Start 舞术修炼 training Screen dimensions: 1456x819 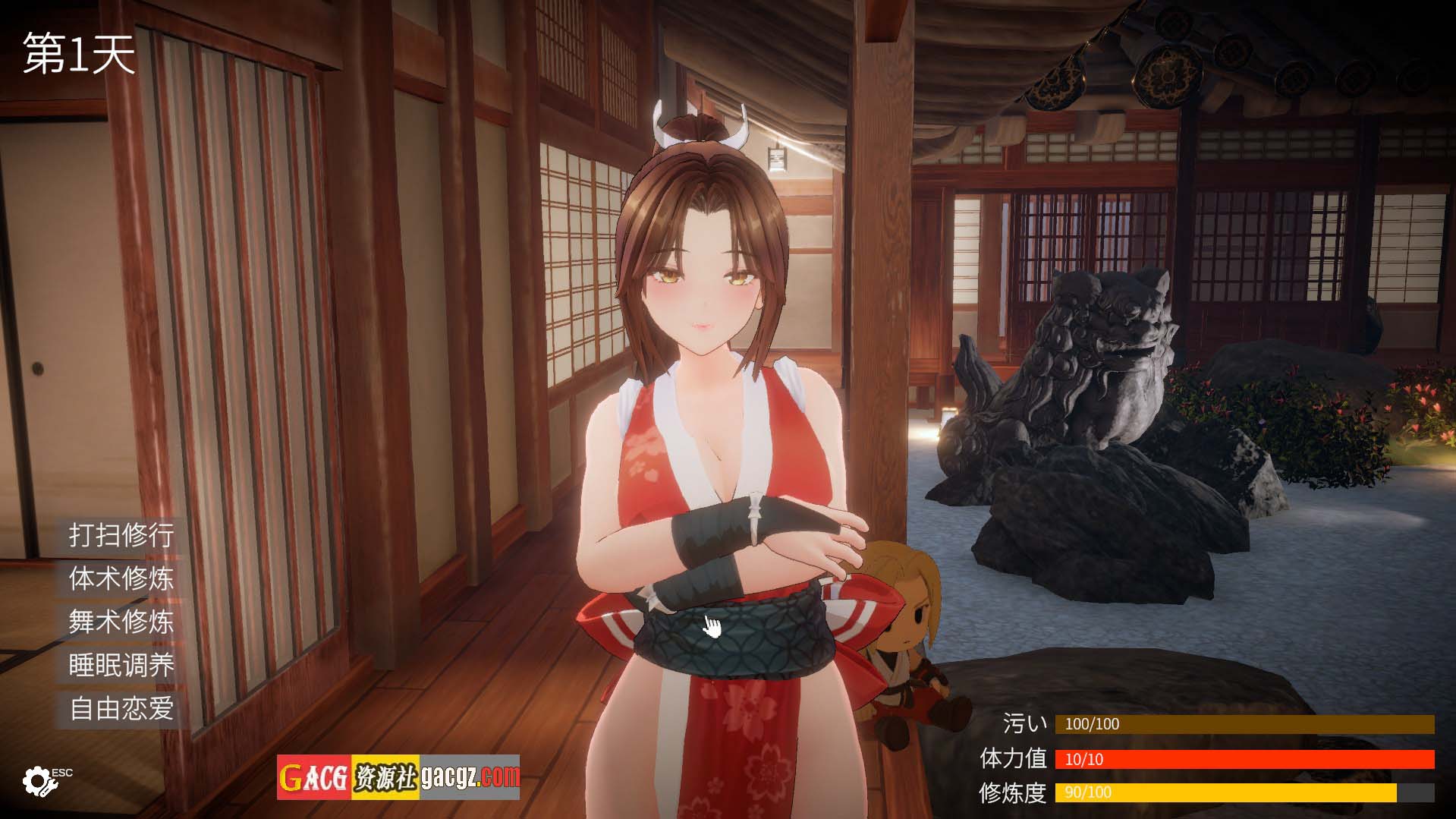[x=121, y=622]
